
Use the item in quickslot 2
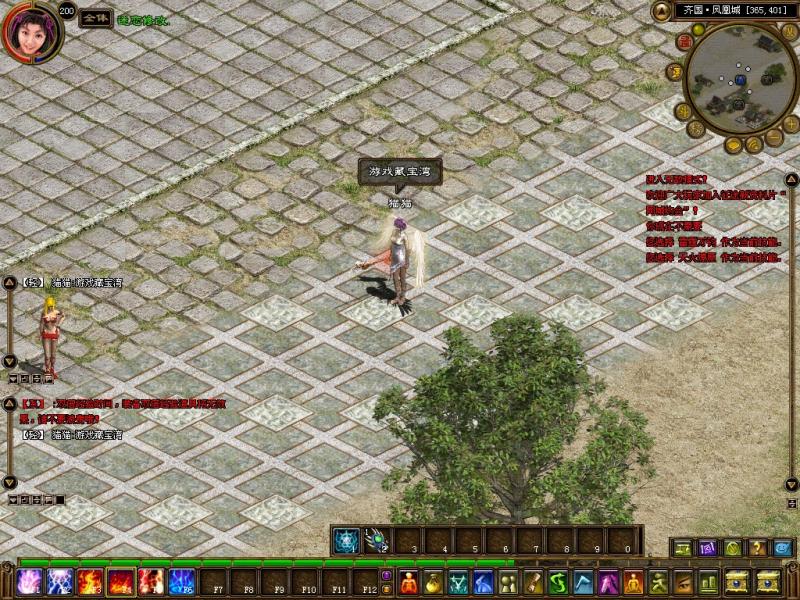pos(377,541)
